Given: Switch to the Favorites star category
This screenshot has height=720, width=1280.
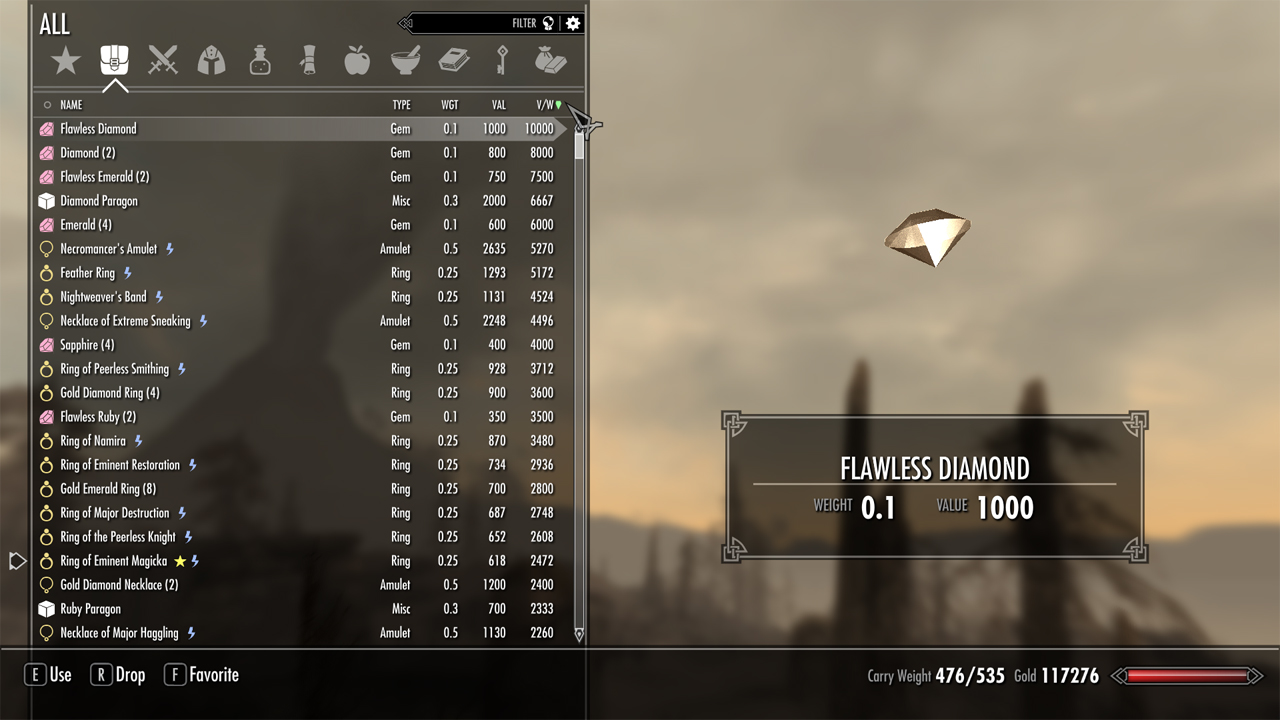Looking at the screenshot, I should [66, 61].
